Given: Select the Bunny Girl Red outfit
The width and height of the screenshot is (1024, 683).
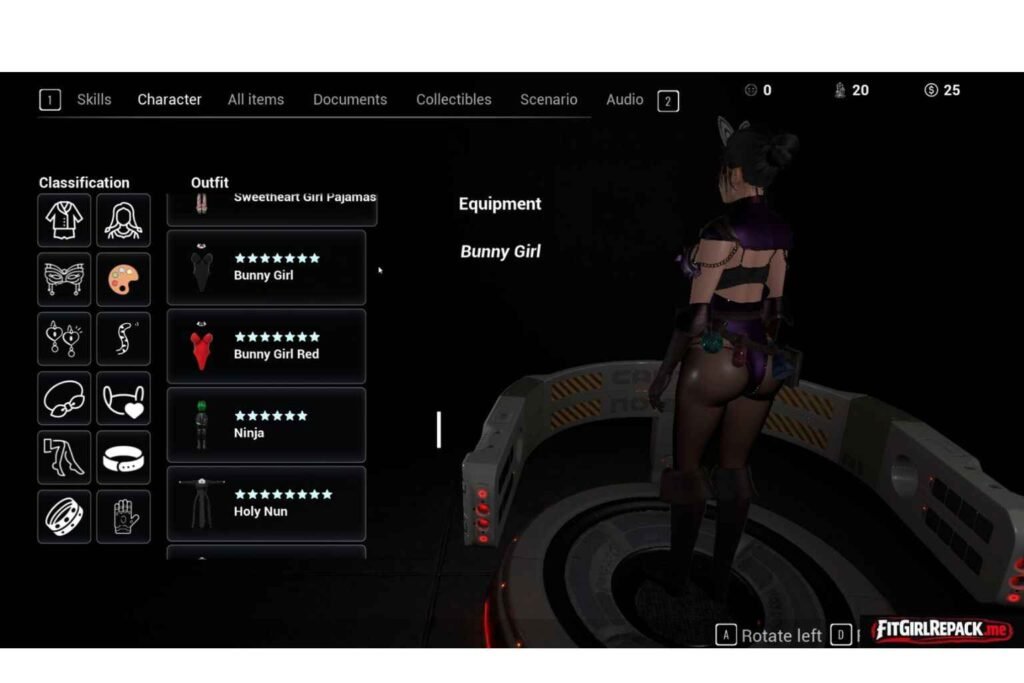Looking at the screenshot, I should point(266,346).
